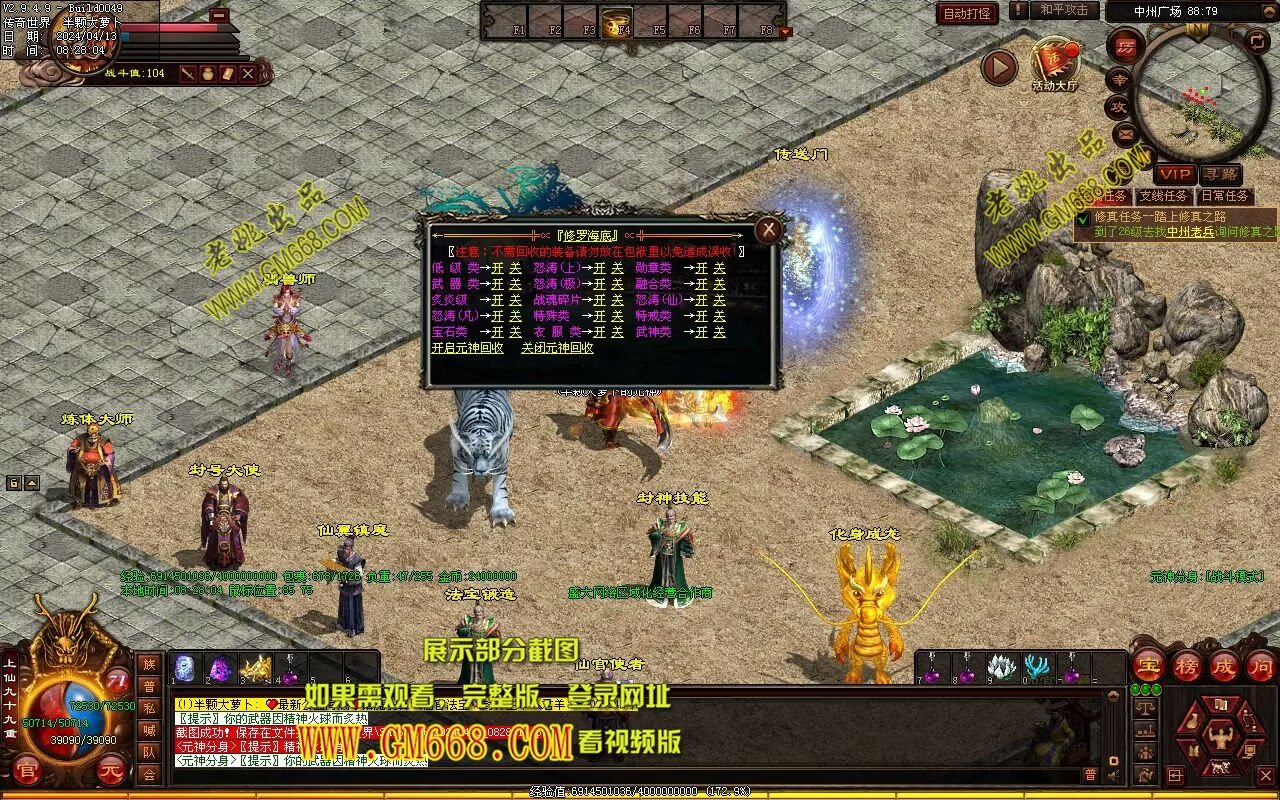
Task: Open the mail envelope icon
Action: coord(1125,132)
